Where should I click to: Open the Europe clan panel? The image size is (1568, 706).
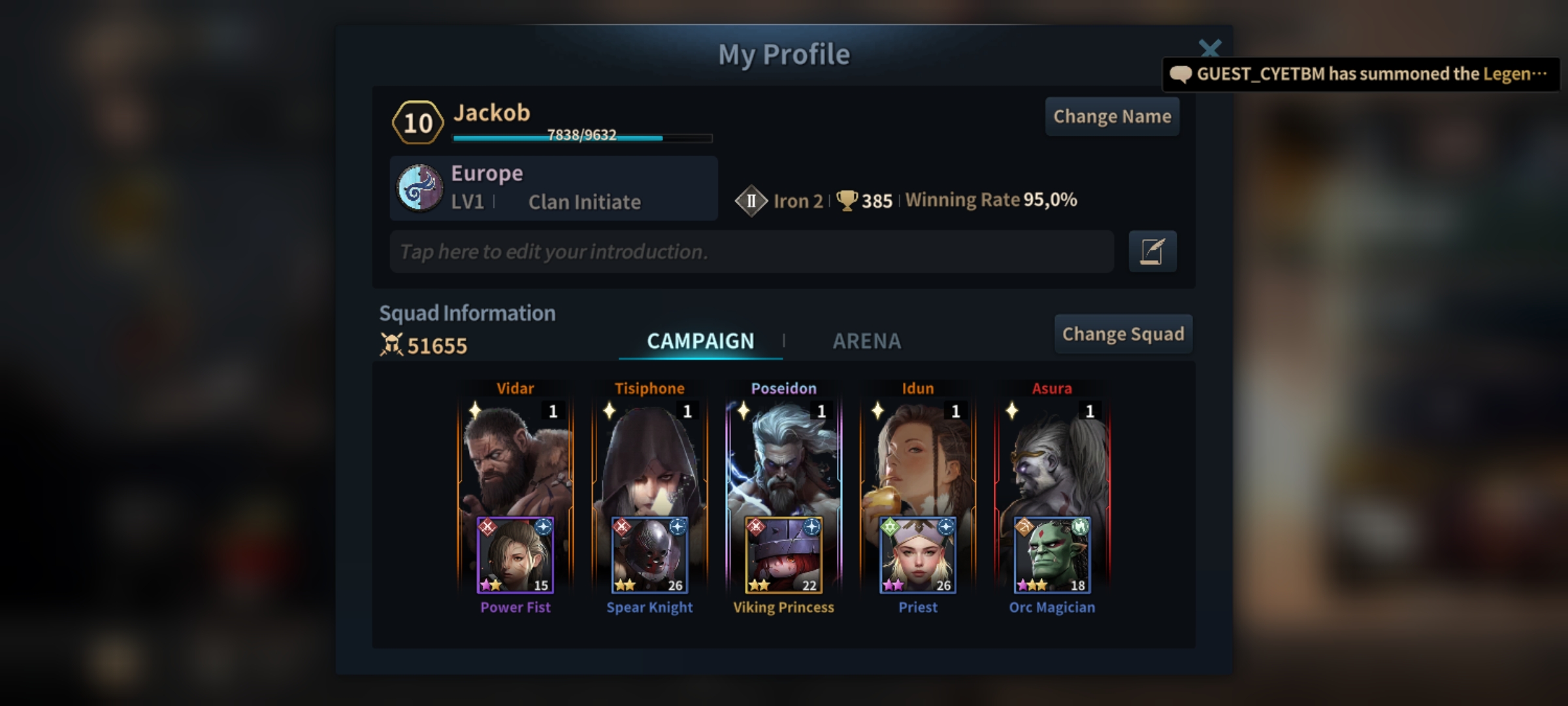point(553,188)
